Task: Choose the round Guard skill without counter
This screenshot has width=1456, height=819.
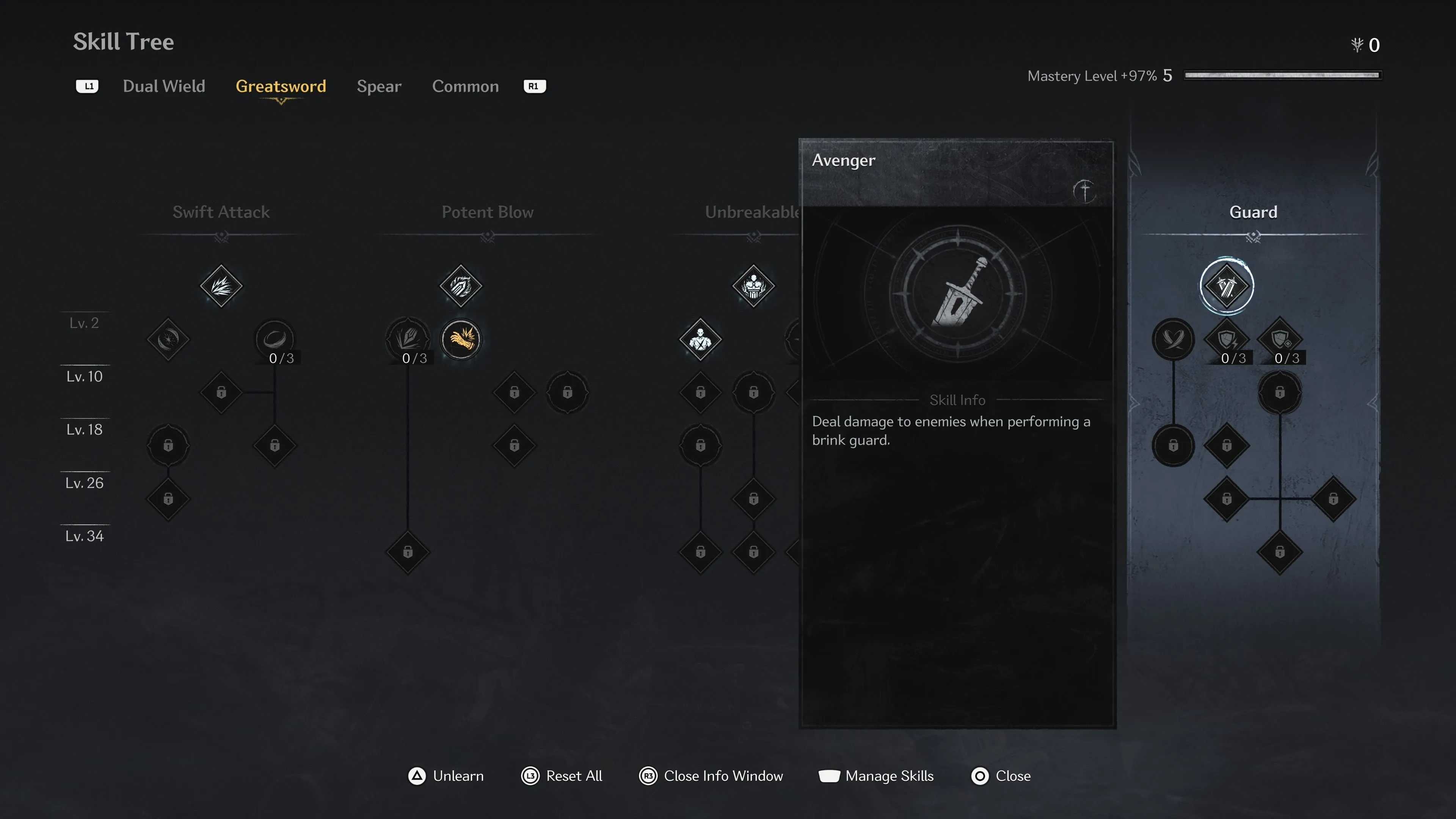Action: [x=1173, y=339]
